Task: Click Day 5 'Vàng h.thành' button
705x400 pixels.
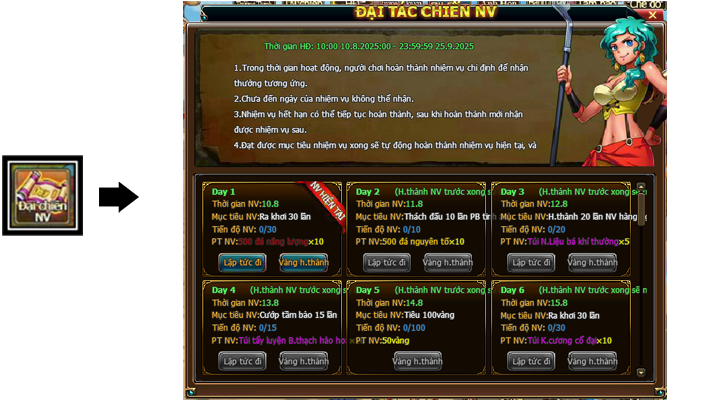Action: point(417,361)
